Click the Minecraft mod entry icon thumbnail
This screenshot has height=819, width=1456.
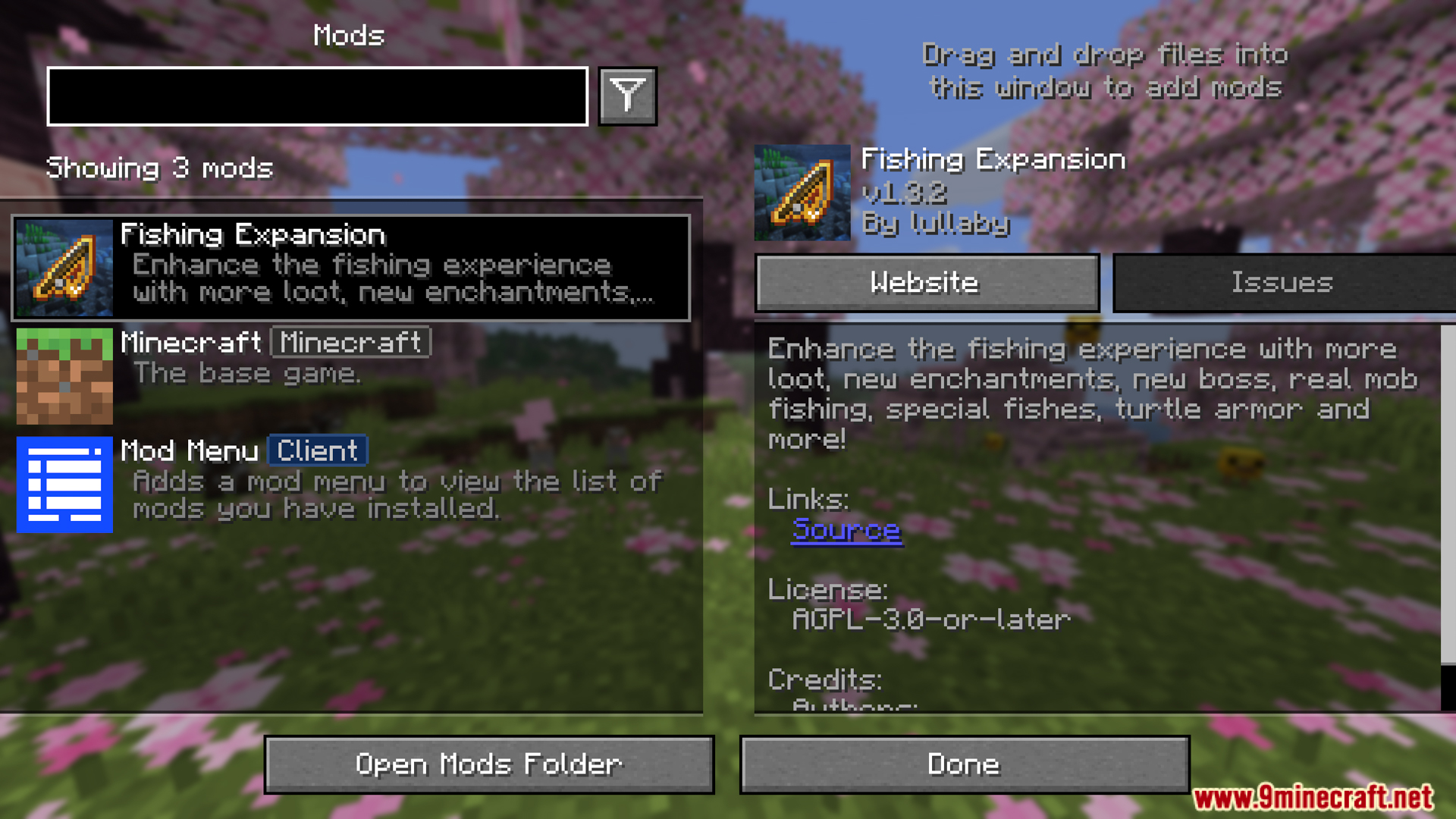coord(64,375)
